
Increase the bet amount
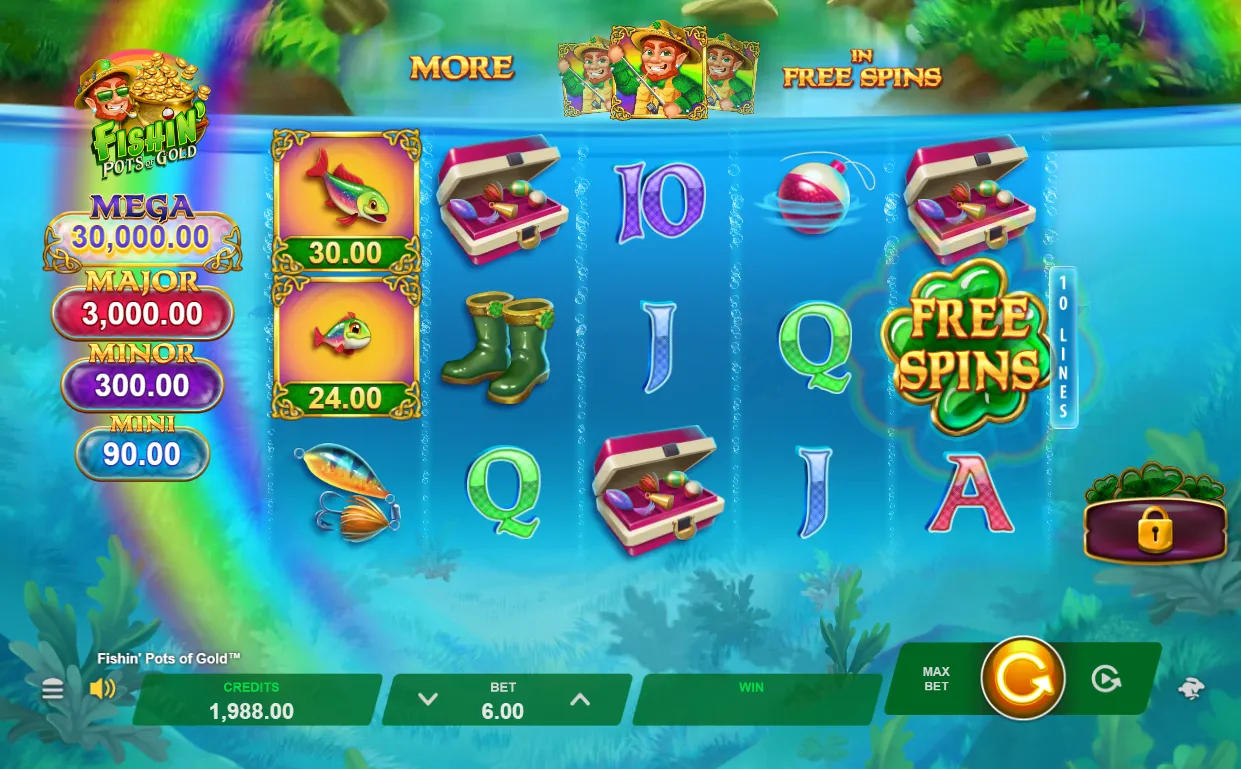click(580, 699)
